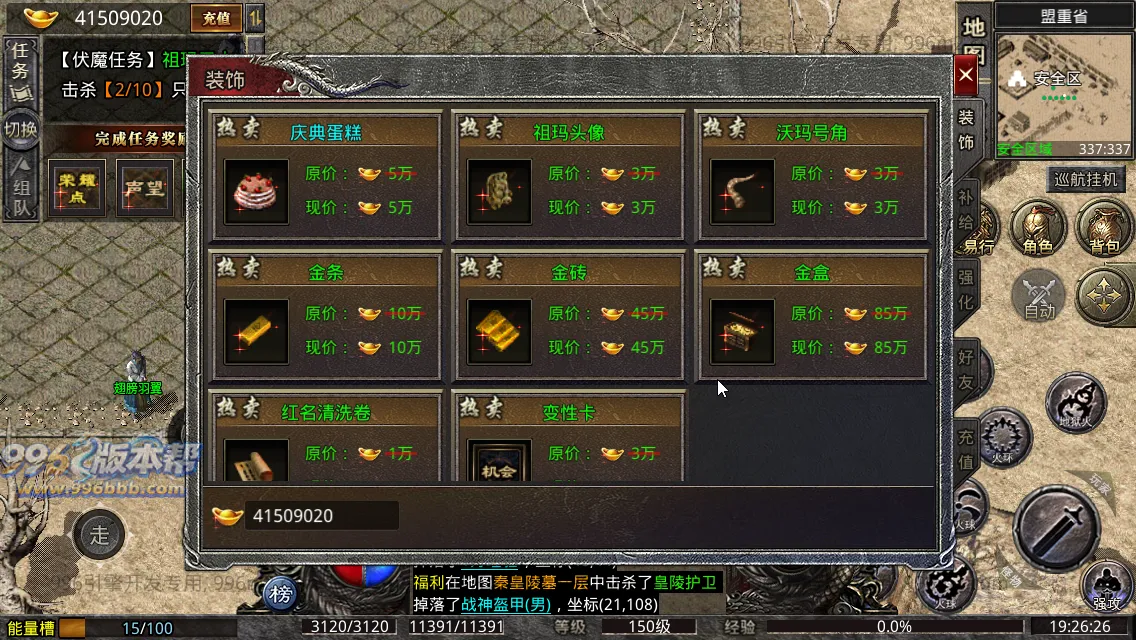The image size is (1136, 640).
Task: Start 巡航挂机 auto-cruise mode
Action: 1086,180
